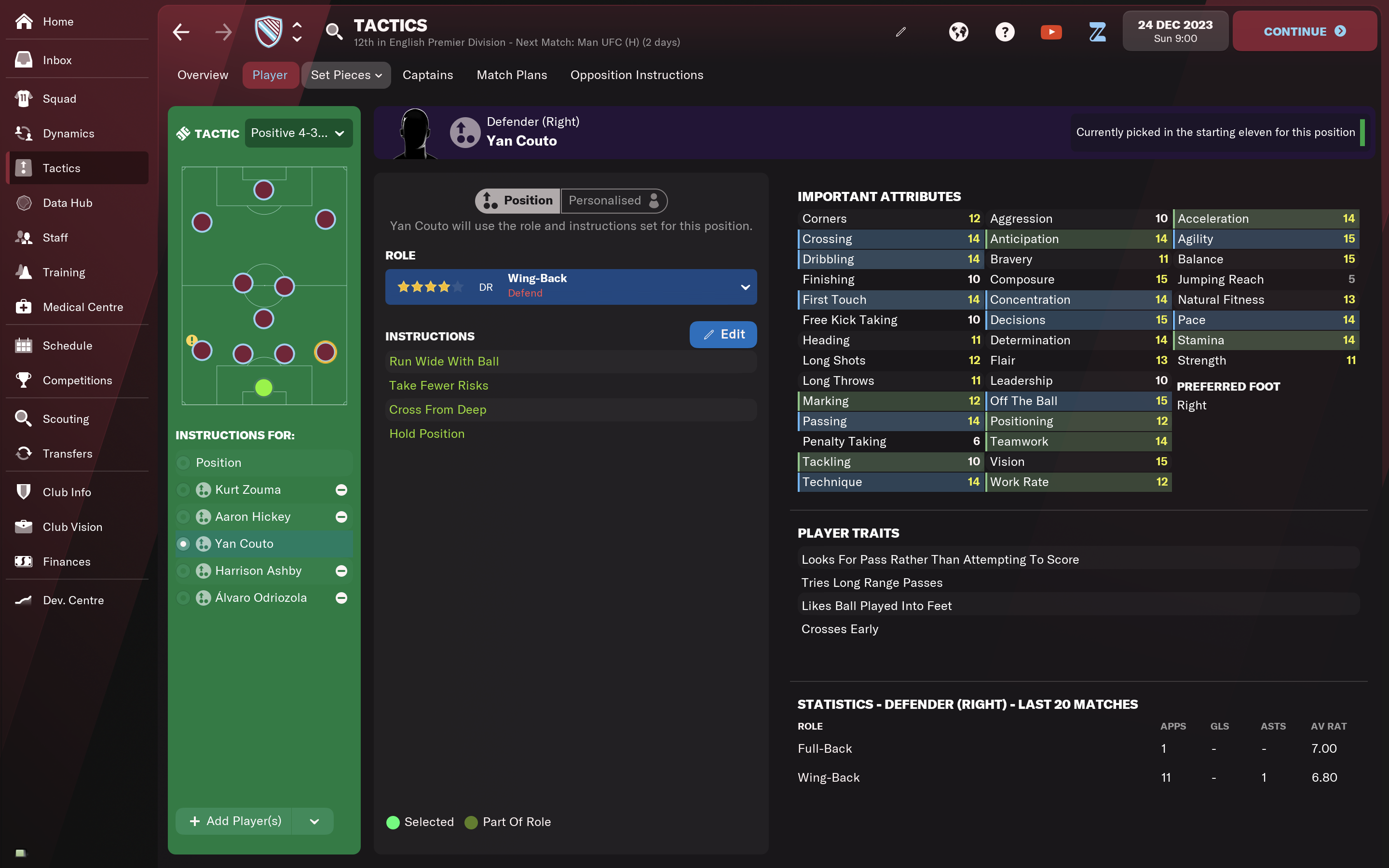1389x868 pixels.
Task: Show the Match Plans tab
Action: pos(511,75)
